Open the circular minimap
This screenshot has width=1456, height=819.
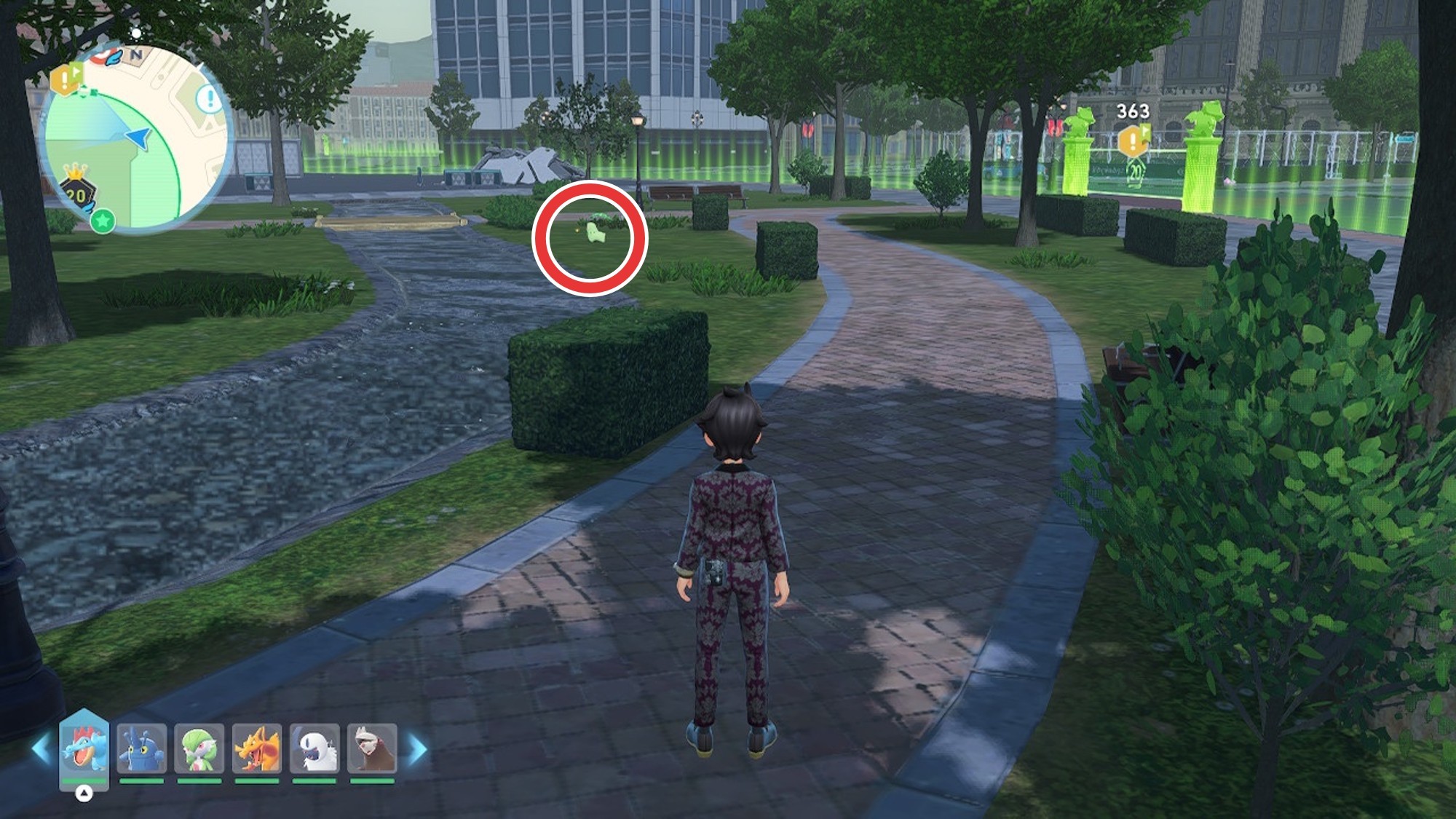(135, 138)
